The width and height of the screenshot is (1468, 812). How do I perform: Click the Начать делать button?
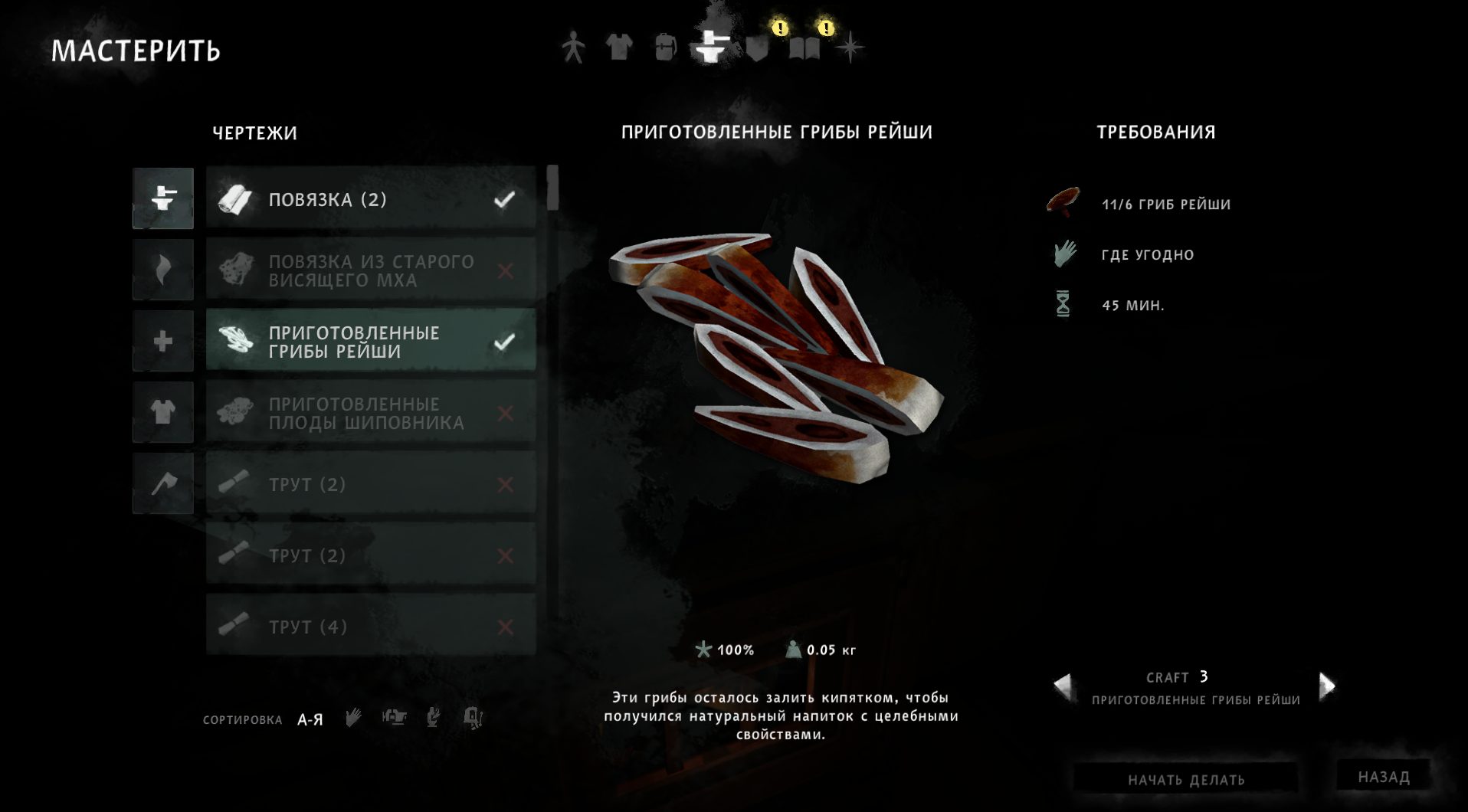click(x=1185, y=779)
